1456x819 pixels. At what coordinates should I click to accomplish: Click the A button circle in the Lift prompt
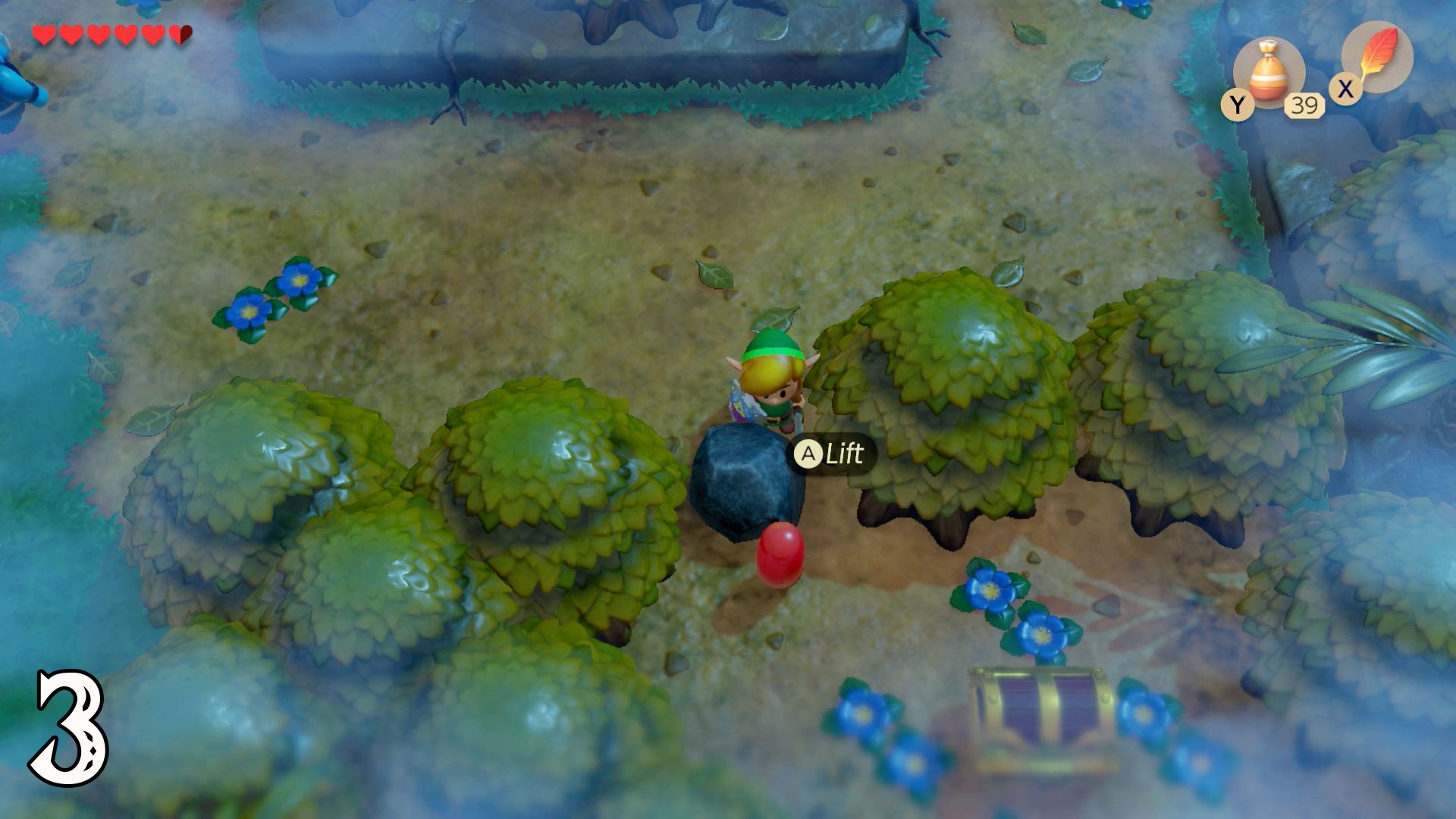810,453
